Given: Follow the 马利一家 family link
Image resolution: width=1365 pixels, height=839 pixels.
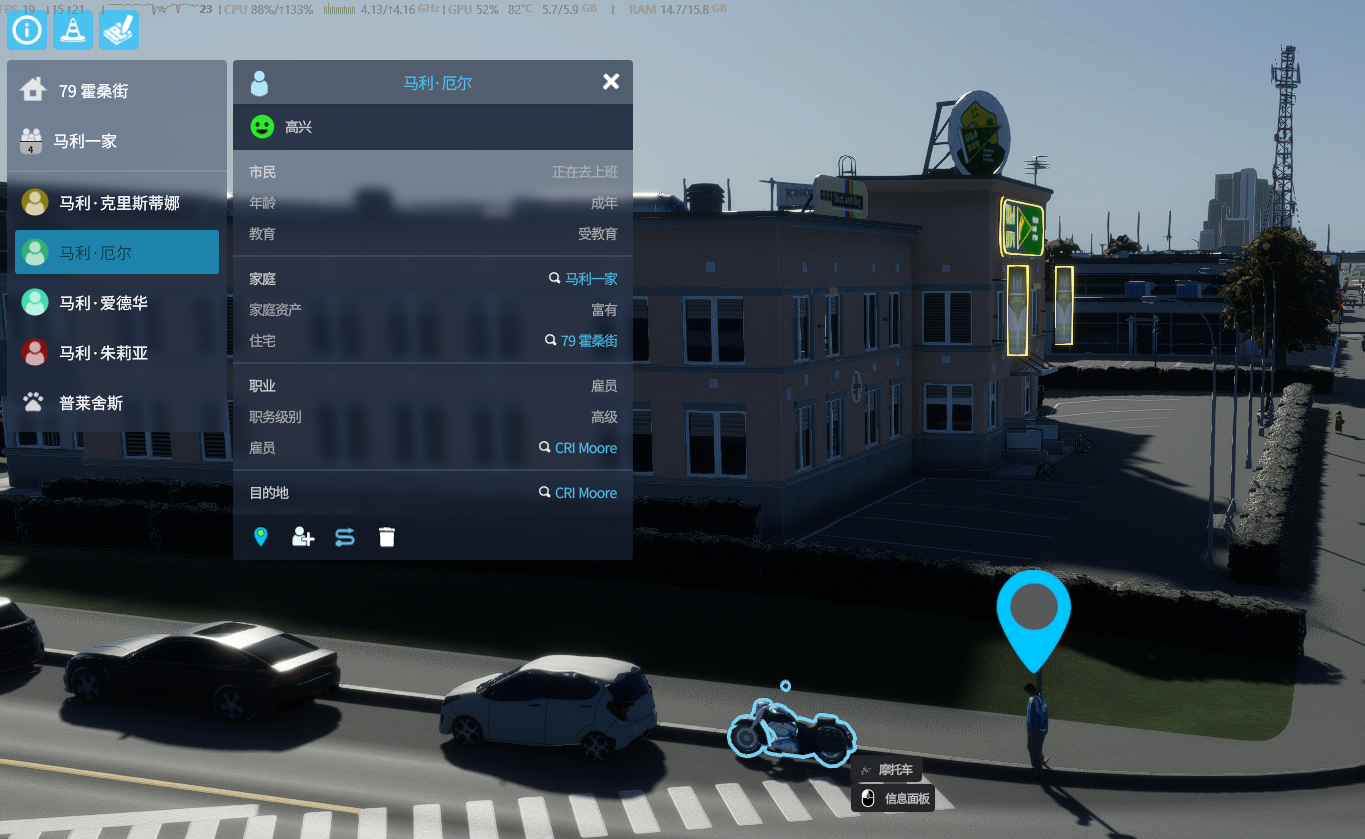Looking at the screenshot, I should click(590, 279).
